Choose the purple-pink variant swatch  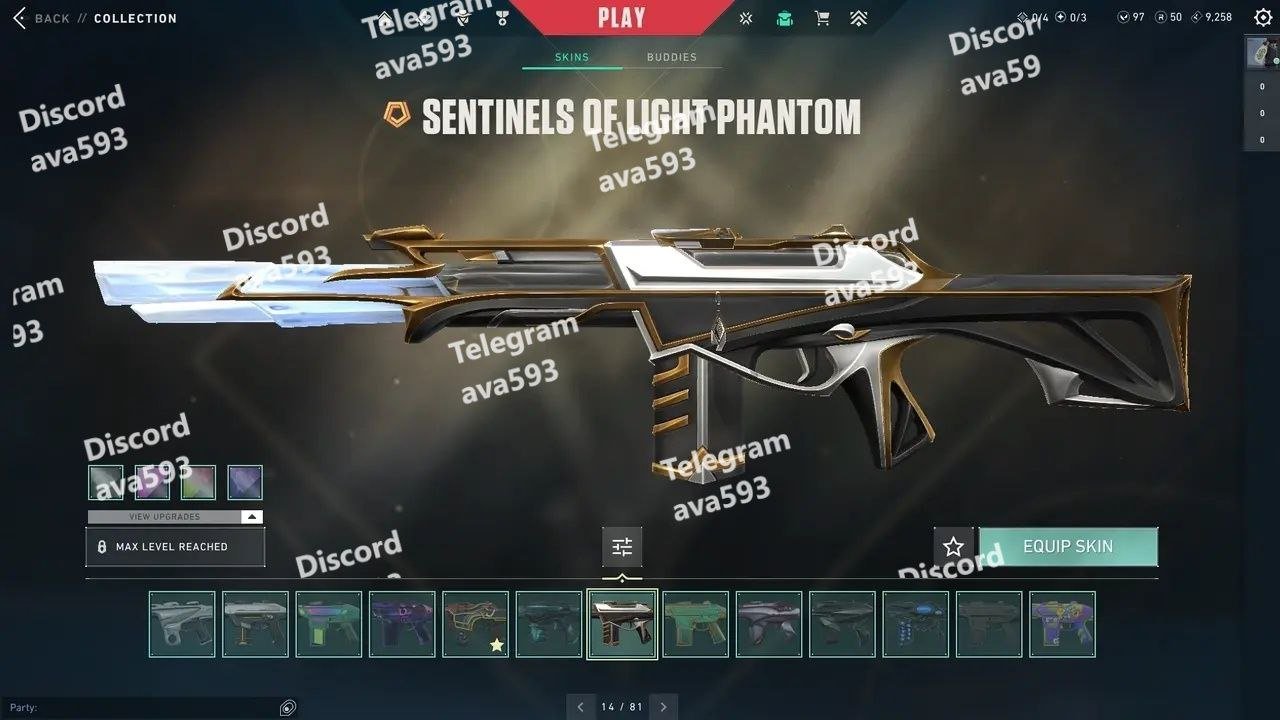(152, 482)
